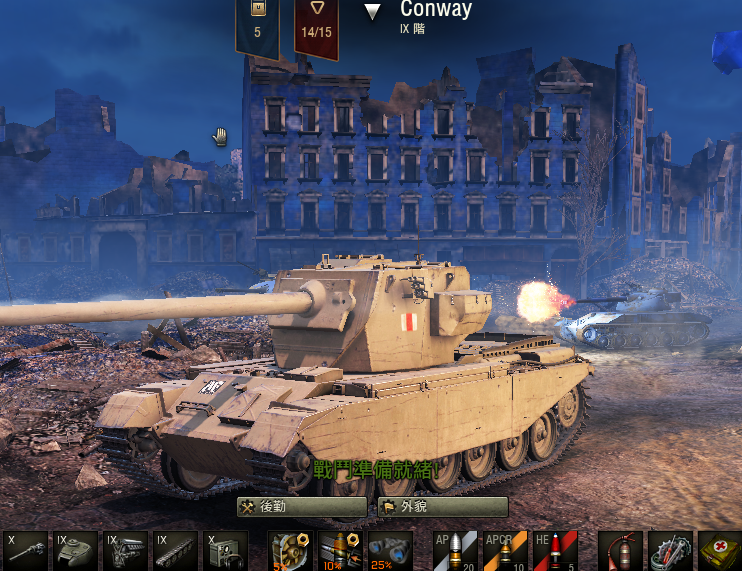This screenshot has height=571, width=742.
Task: Select the HE shell ammo slot
Action: pyautogui.click(x=555, y=551)
